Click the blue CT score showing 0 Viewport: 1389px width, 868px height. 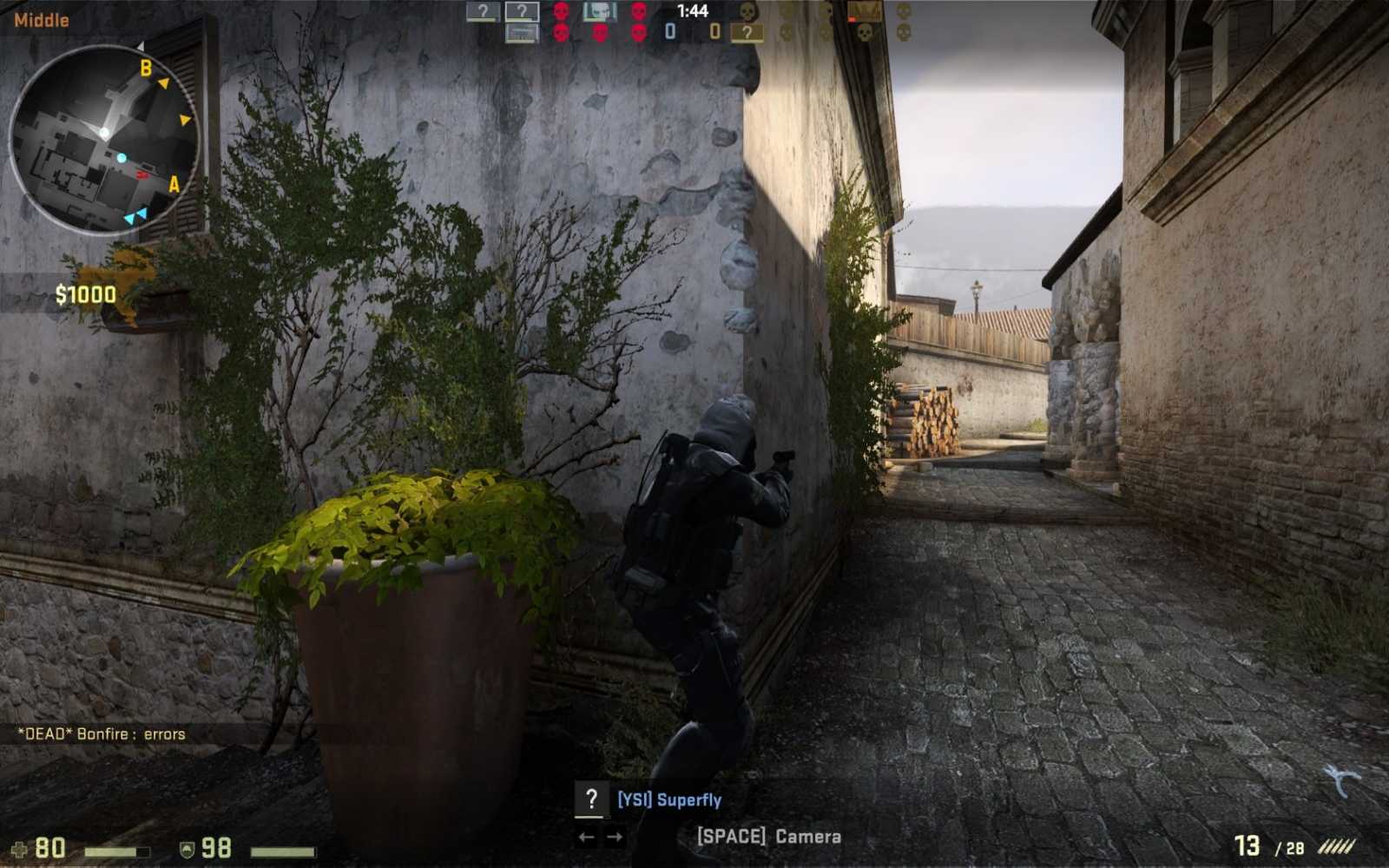[x=670, y=30]
